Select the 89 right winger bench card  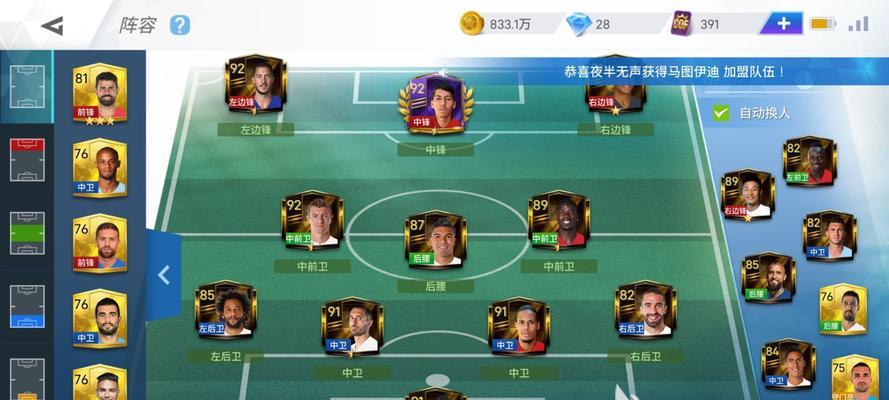click(x=749, y=195)
